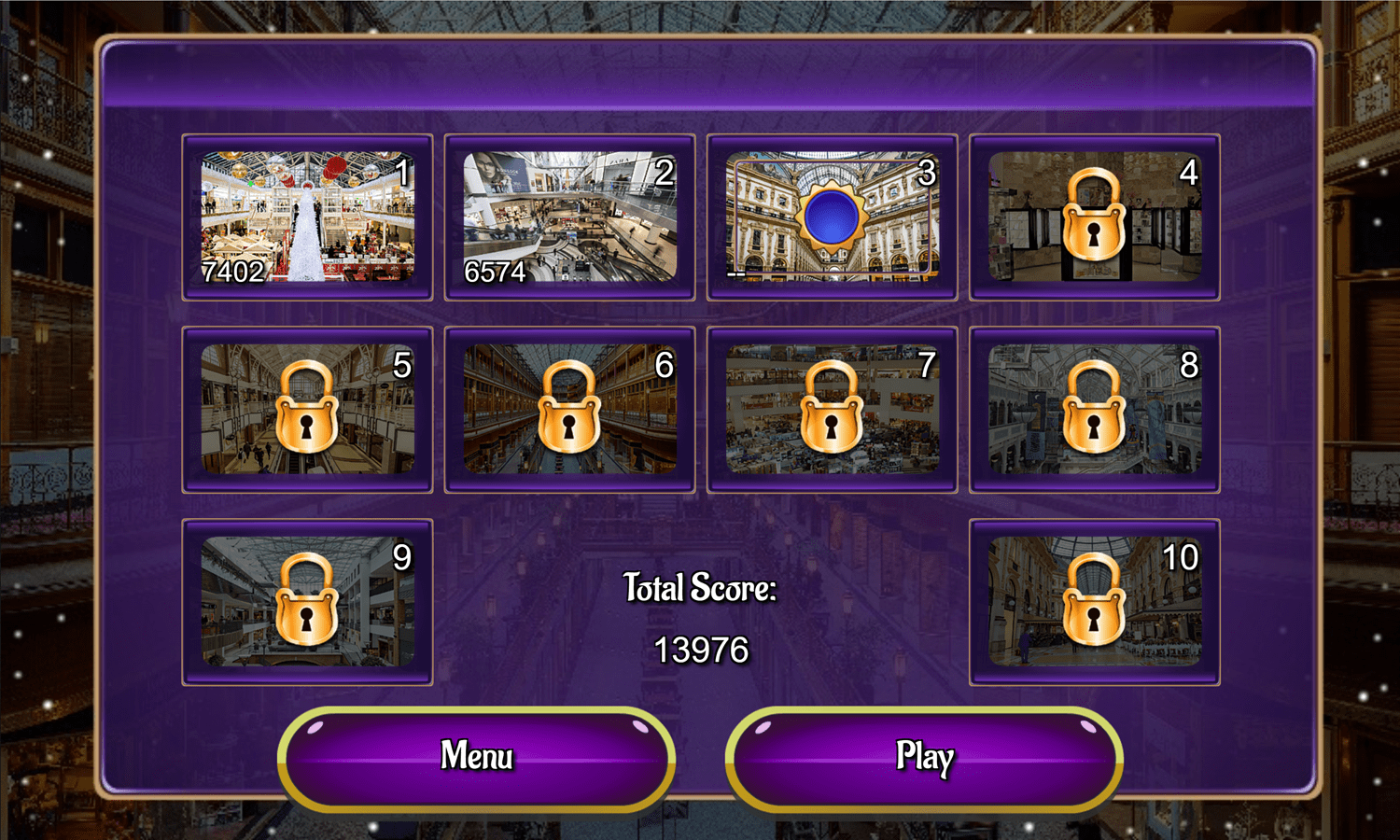Viewport: 1400px width, 840px height.
Task: Click the lock icon on level 7
Action: tap(831, 409)
